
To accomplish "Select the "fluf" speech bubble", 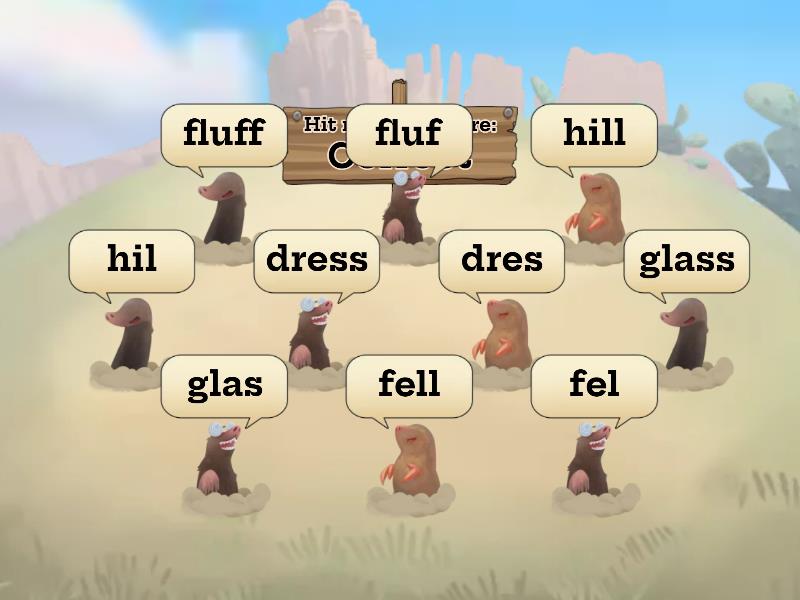I will pyautogui.click(x=408, y=133).
